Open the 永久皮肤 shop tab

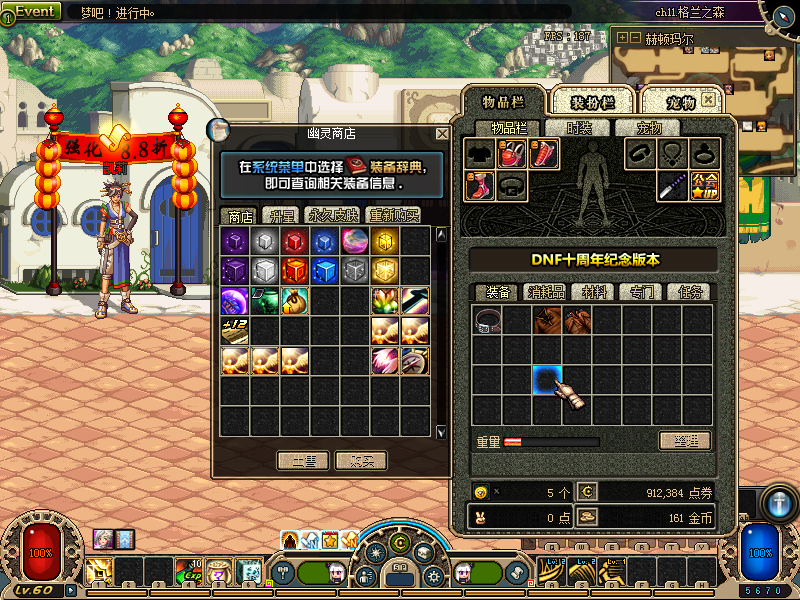pos(334,215)
